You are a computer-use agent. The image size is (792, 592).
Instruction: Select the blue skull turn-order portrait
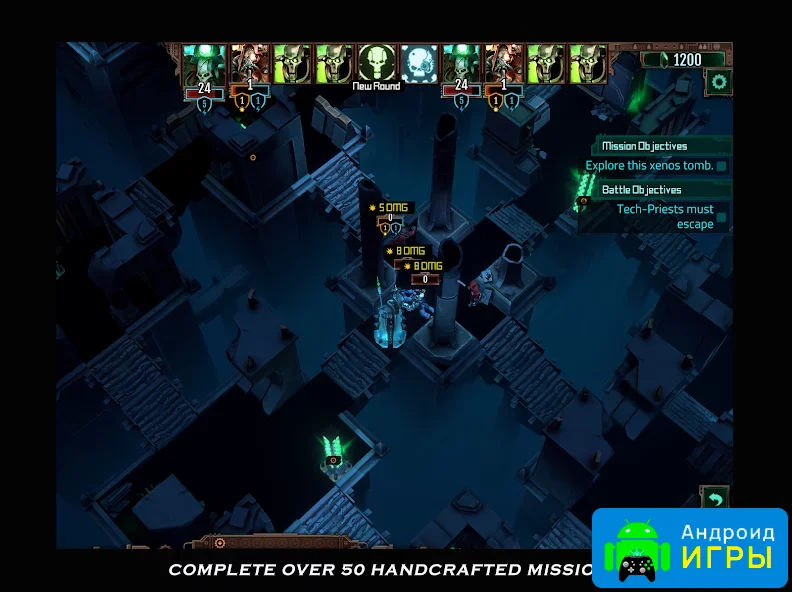418,63
